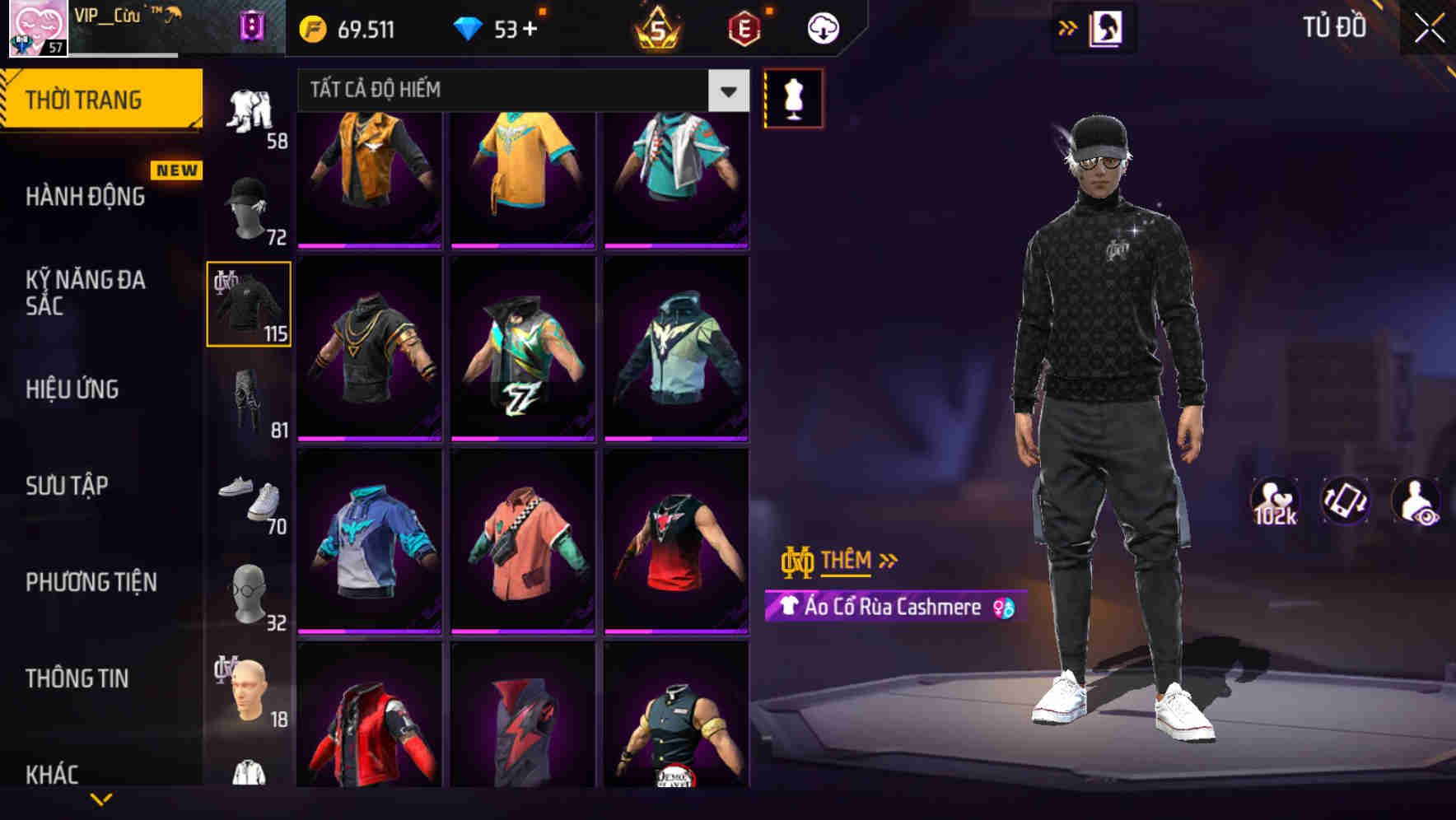The height and width of the screenshot is (820, 1456).
Task: Toggle the gender icon next to Áo Cổ Rùa Cashmere
Action: pos(1006,608)
